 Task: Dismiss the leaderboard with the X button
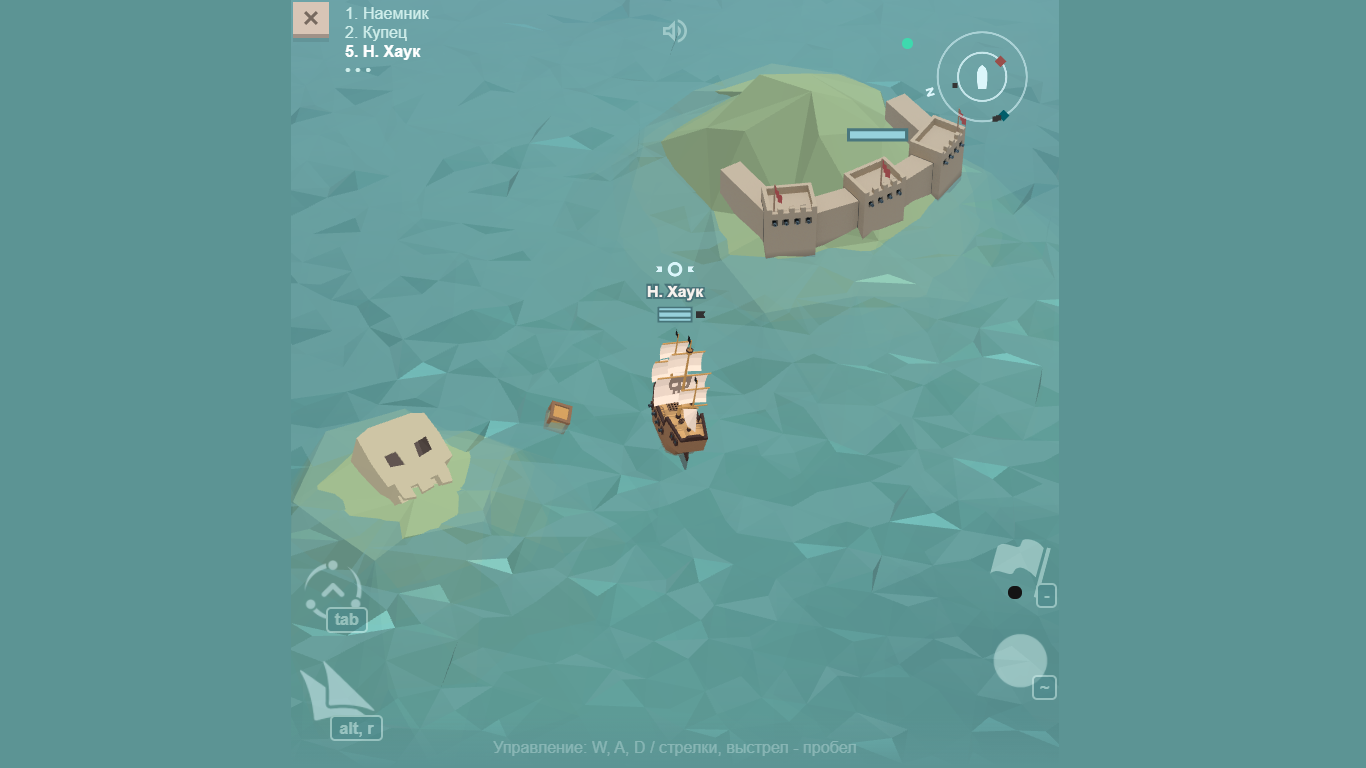point(311,18)
